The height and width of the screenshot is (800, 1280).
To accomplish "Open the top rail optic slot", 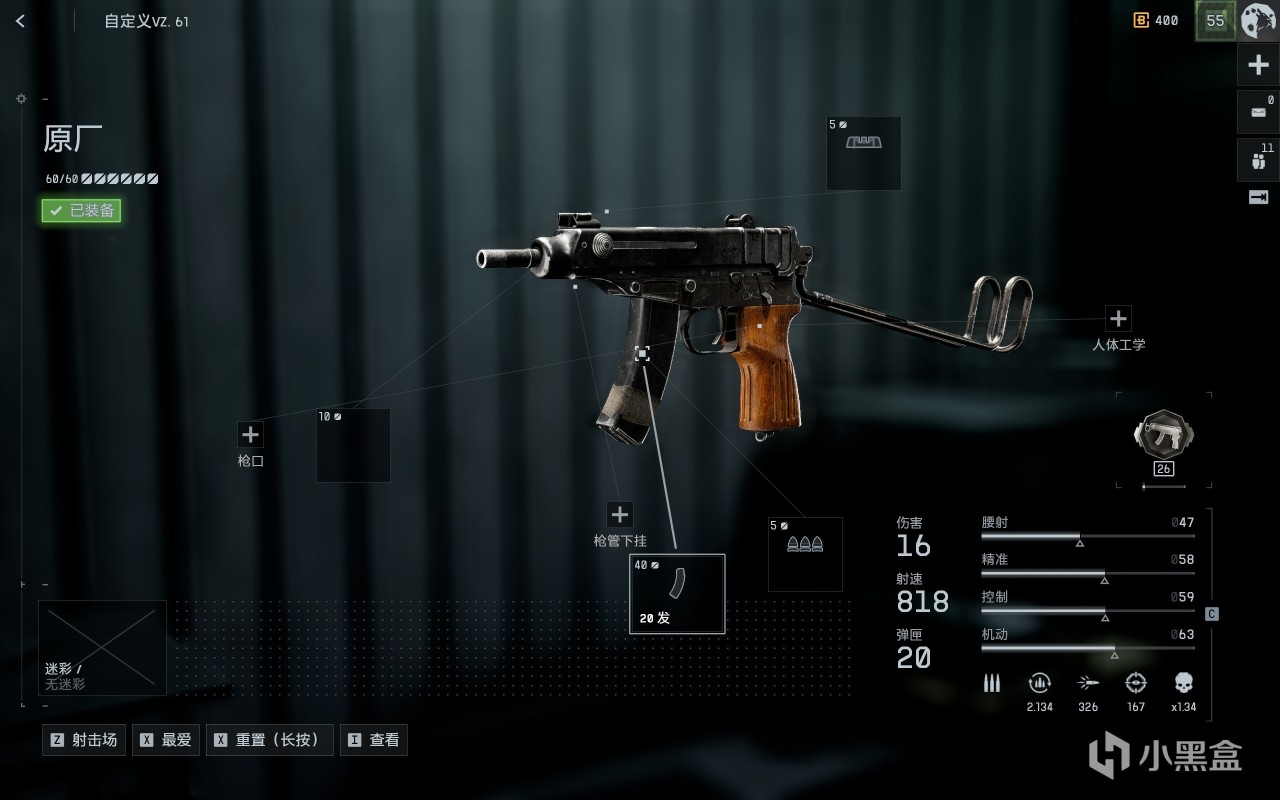I will coord(863,153).
